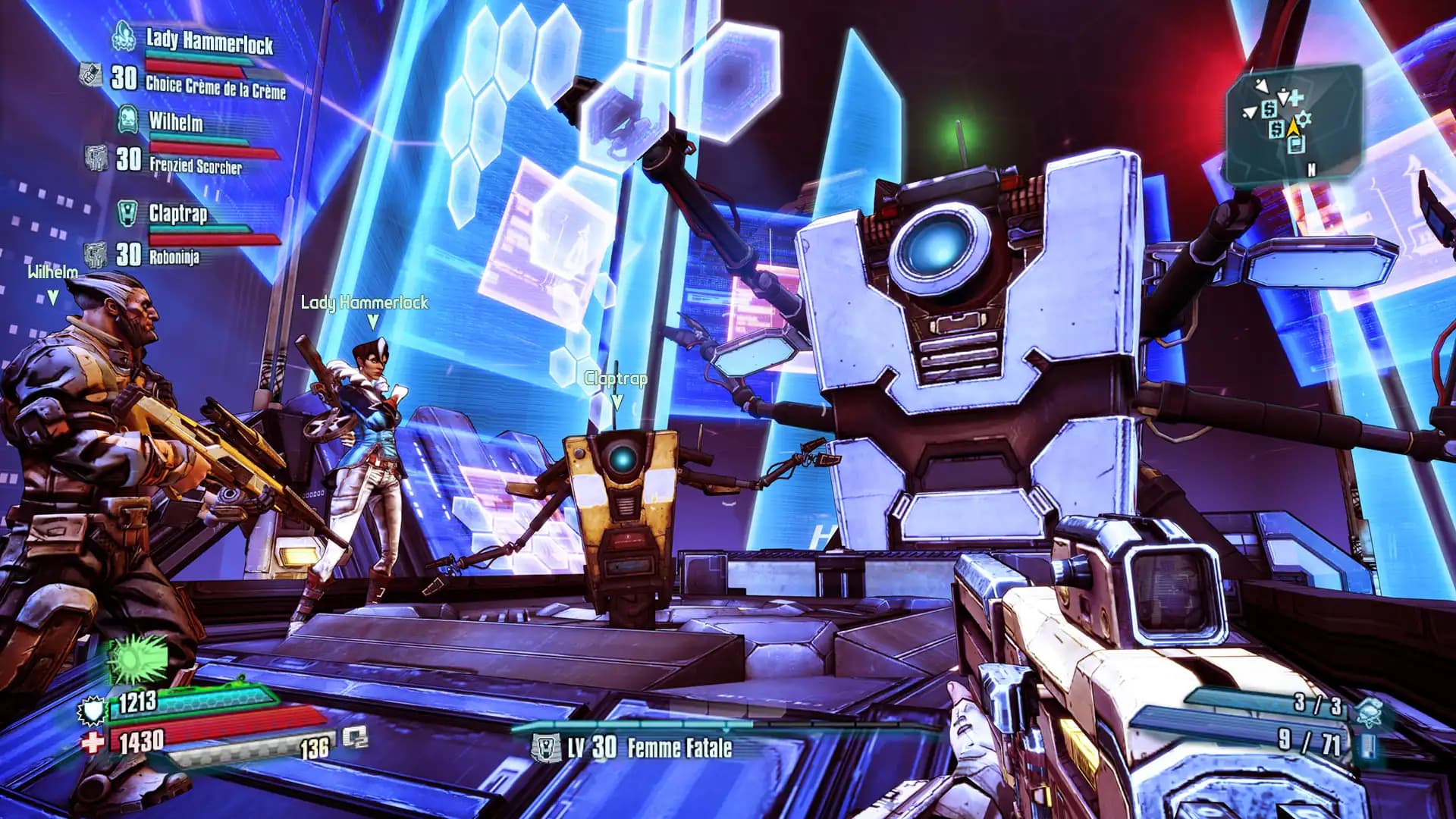Viewport: 1456px width, 819px height.
Task: Select Claptrap's mask icon in the party list
Action: [x=127, y=212]
